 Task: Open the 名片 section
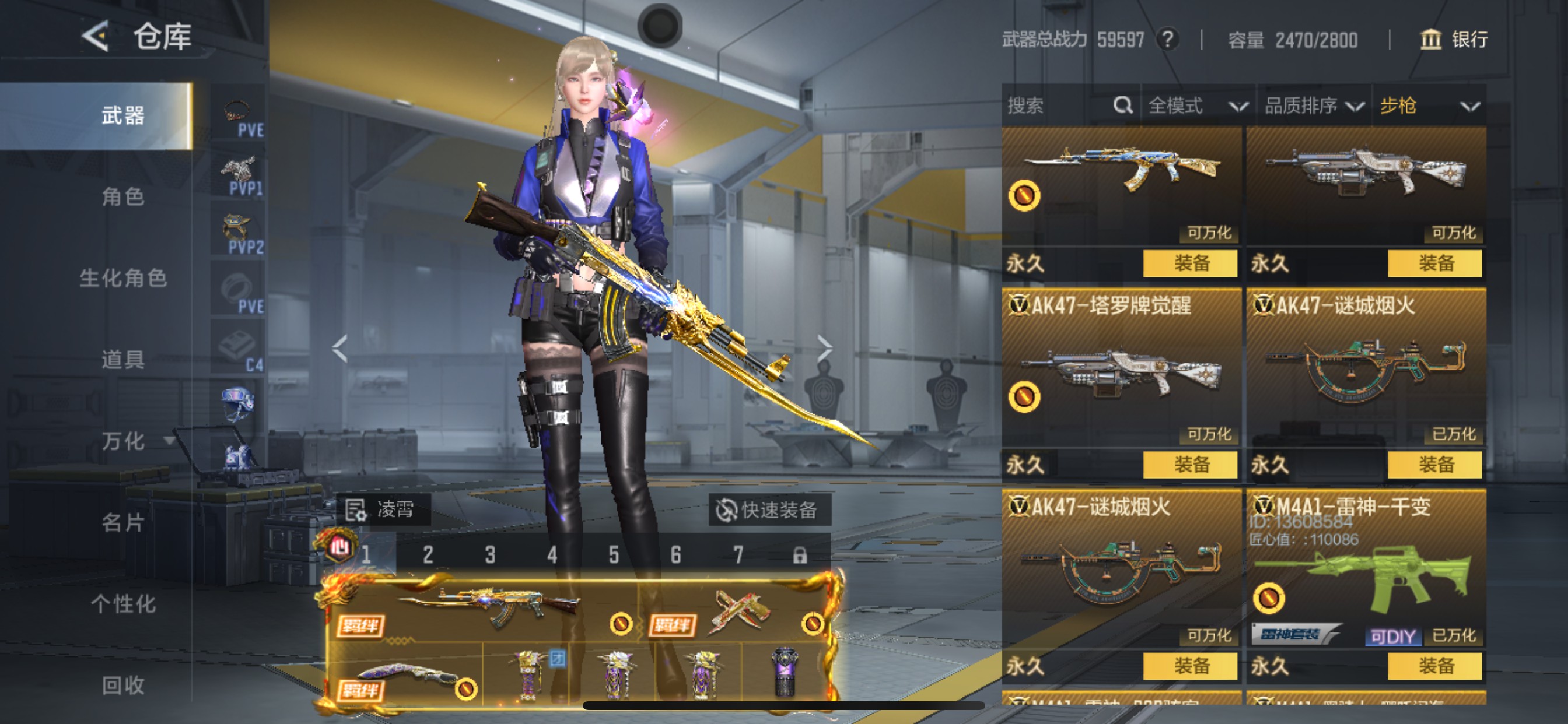pos(123,523)
